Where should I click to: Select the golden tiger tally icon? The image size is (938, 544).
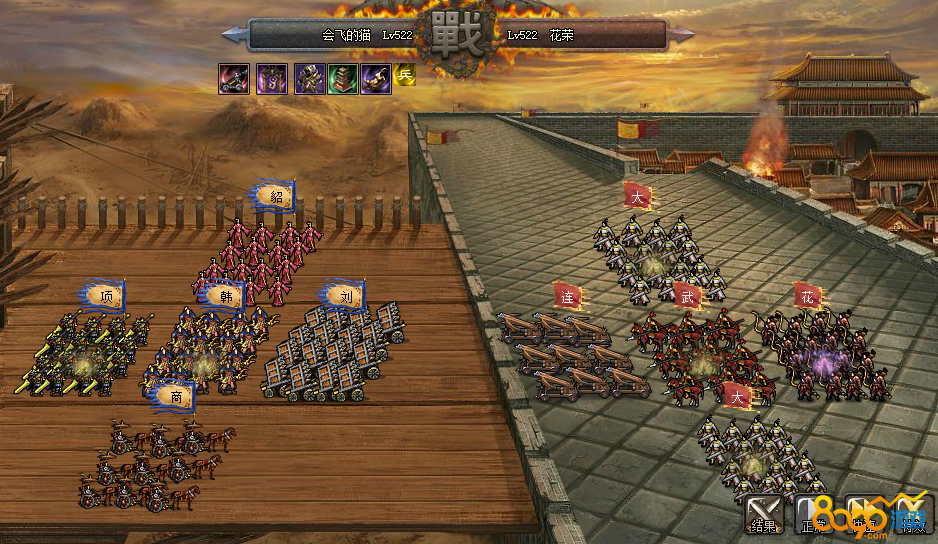pos(375,78)
